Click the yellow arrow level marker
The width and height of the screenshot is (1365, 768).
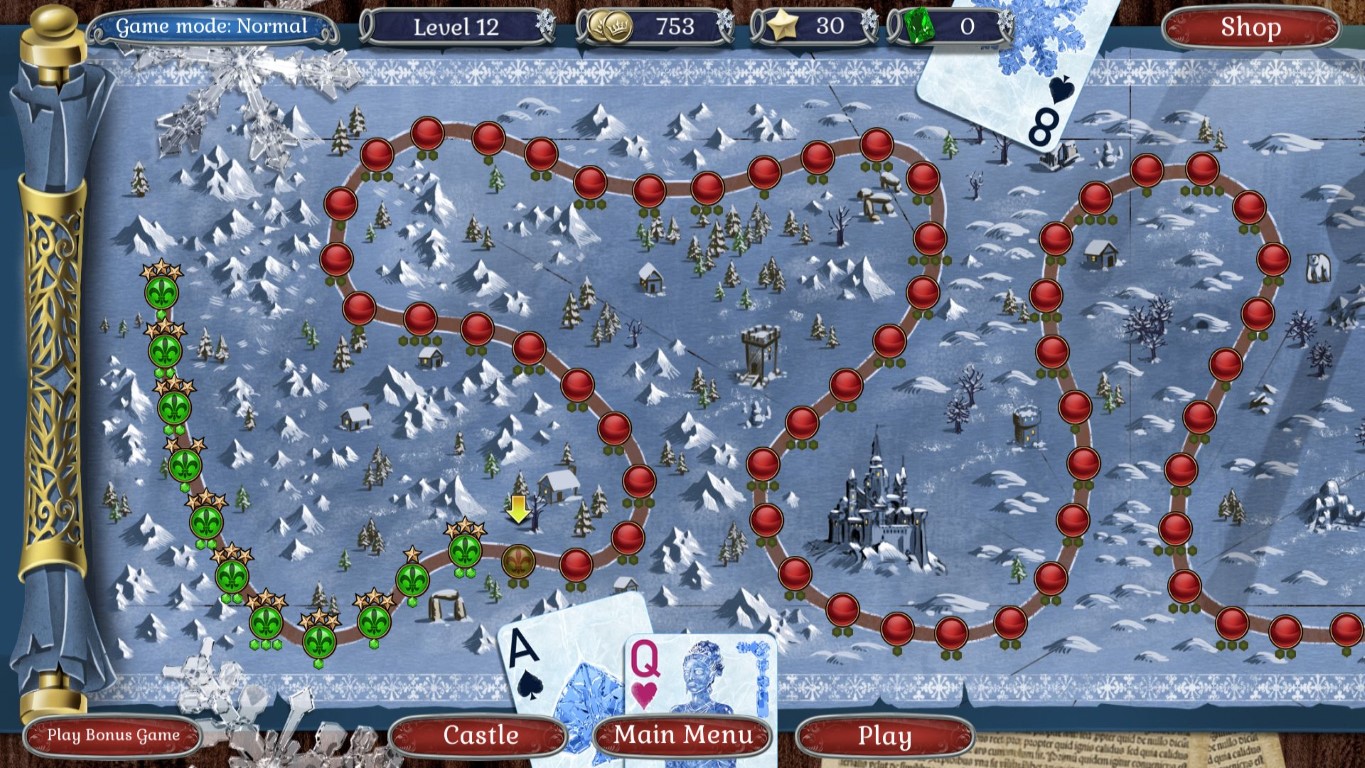[x=518, y=510]
